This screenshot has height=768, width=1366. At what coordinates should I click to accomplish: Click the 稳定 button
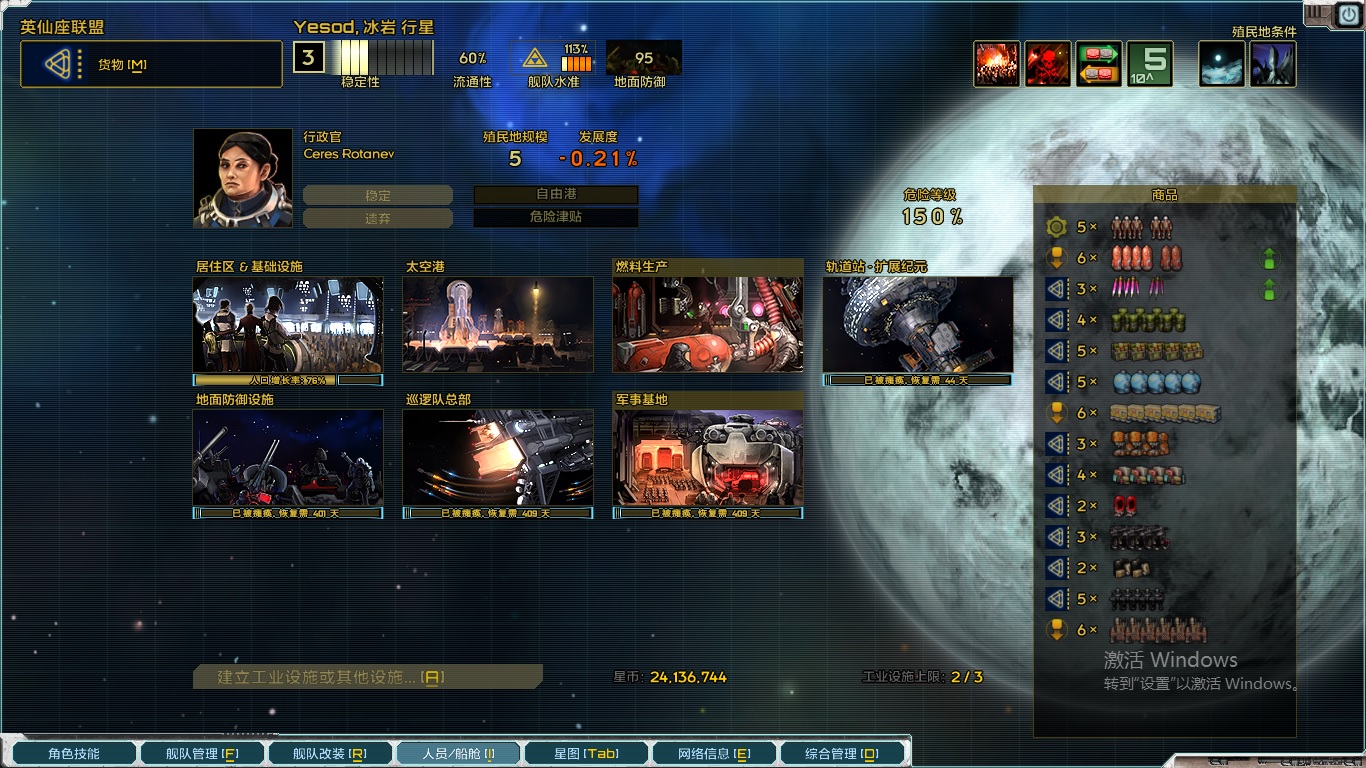378,196
